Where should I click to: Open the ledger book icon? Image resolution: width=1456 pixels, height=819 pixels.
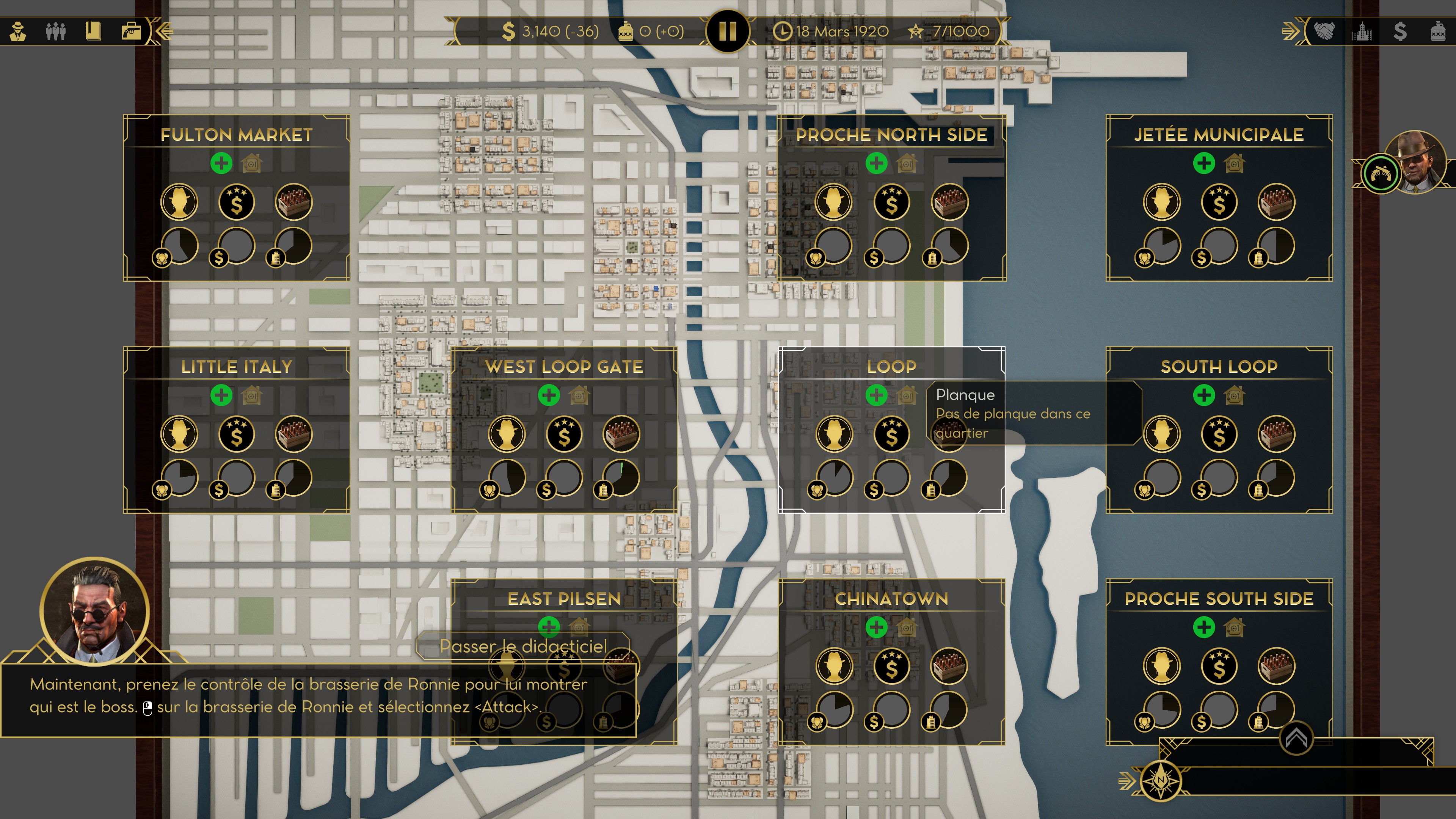93,31
